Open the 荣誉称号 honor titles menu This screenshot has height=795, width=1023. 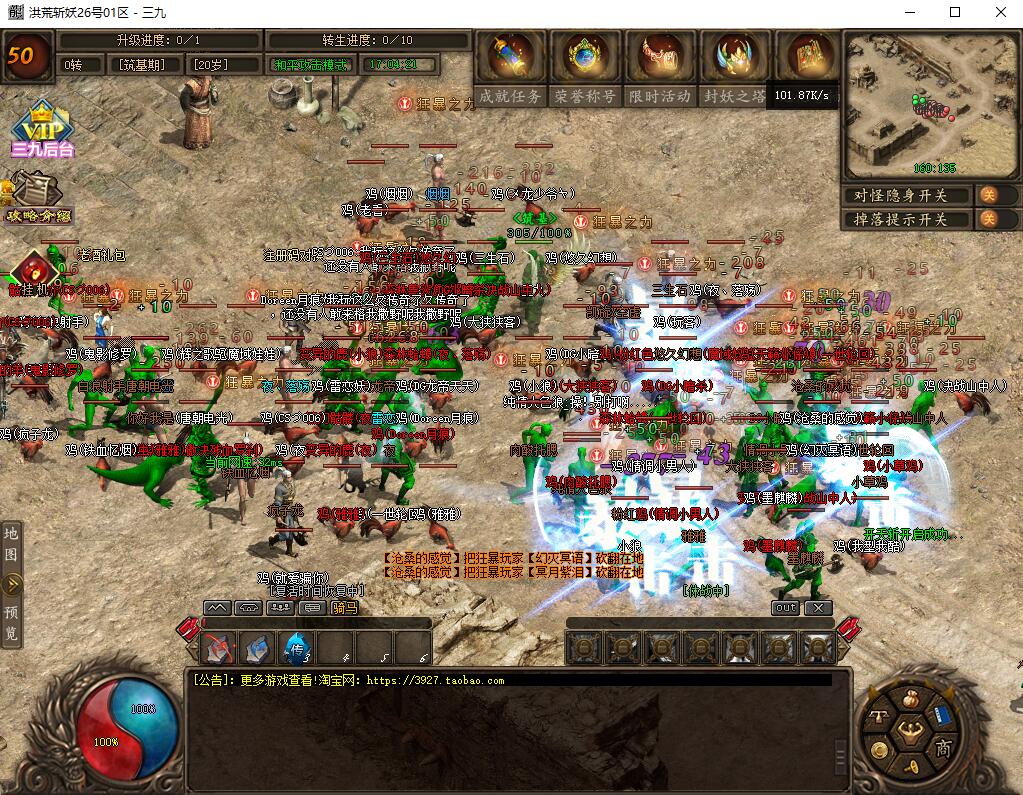click(x=585, y=60)
